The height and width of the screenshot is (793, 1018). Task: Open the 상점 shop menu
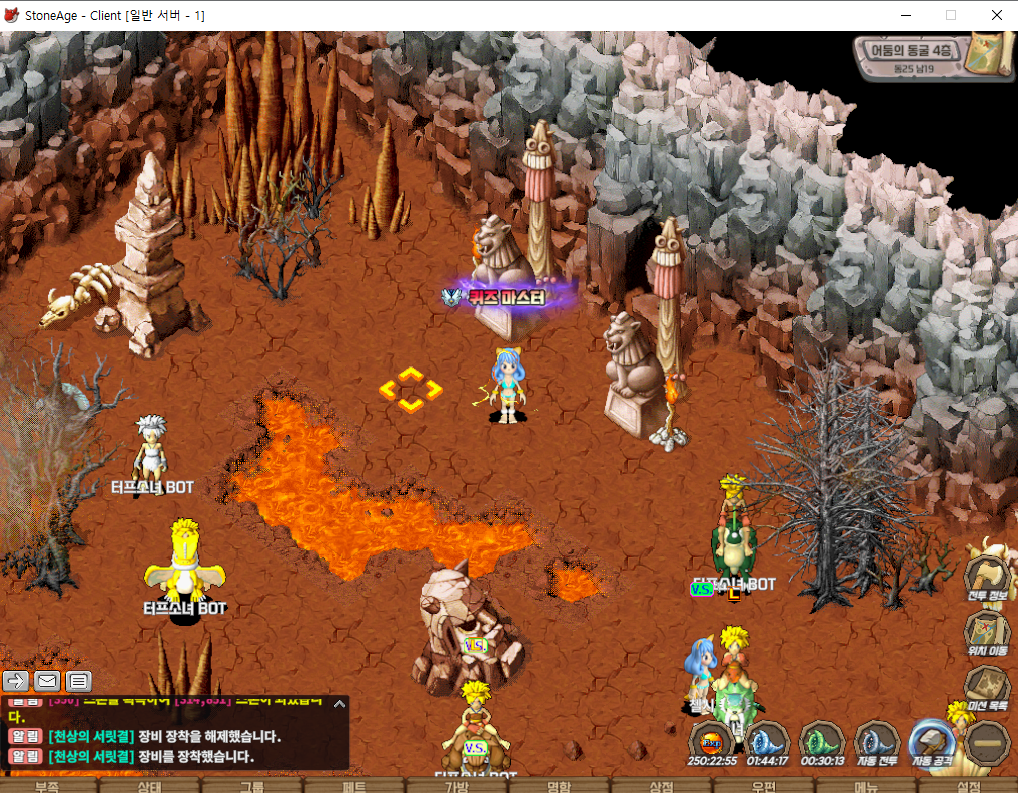(x=661, y=786)
